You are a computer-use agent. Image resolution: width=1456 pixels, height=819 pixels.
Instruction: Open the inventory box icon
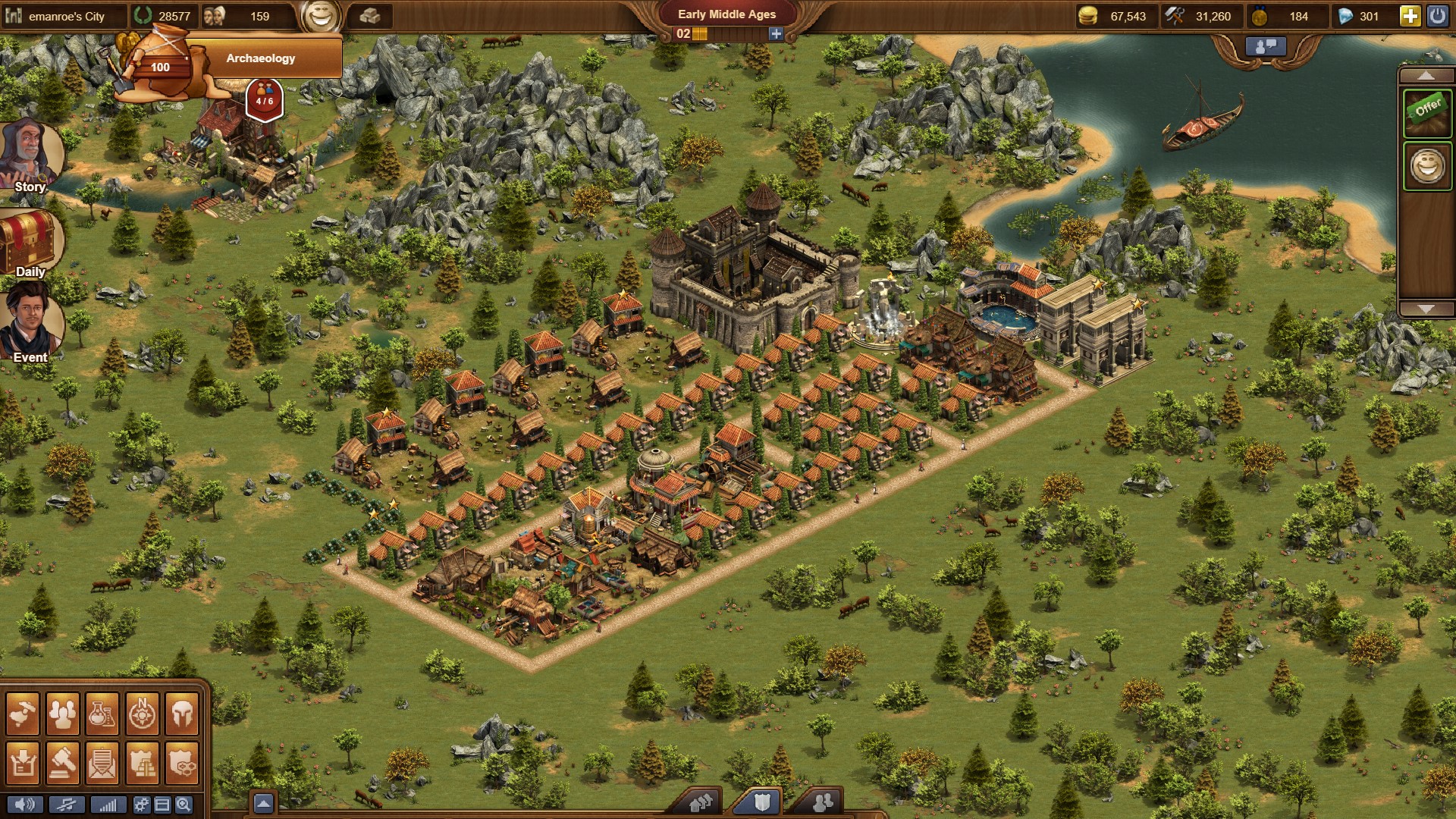click(x=23, y=763)
